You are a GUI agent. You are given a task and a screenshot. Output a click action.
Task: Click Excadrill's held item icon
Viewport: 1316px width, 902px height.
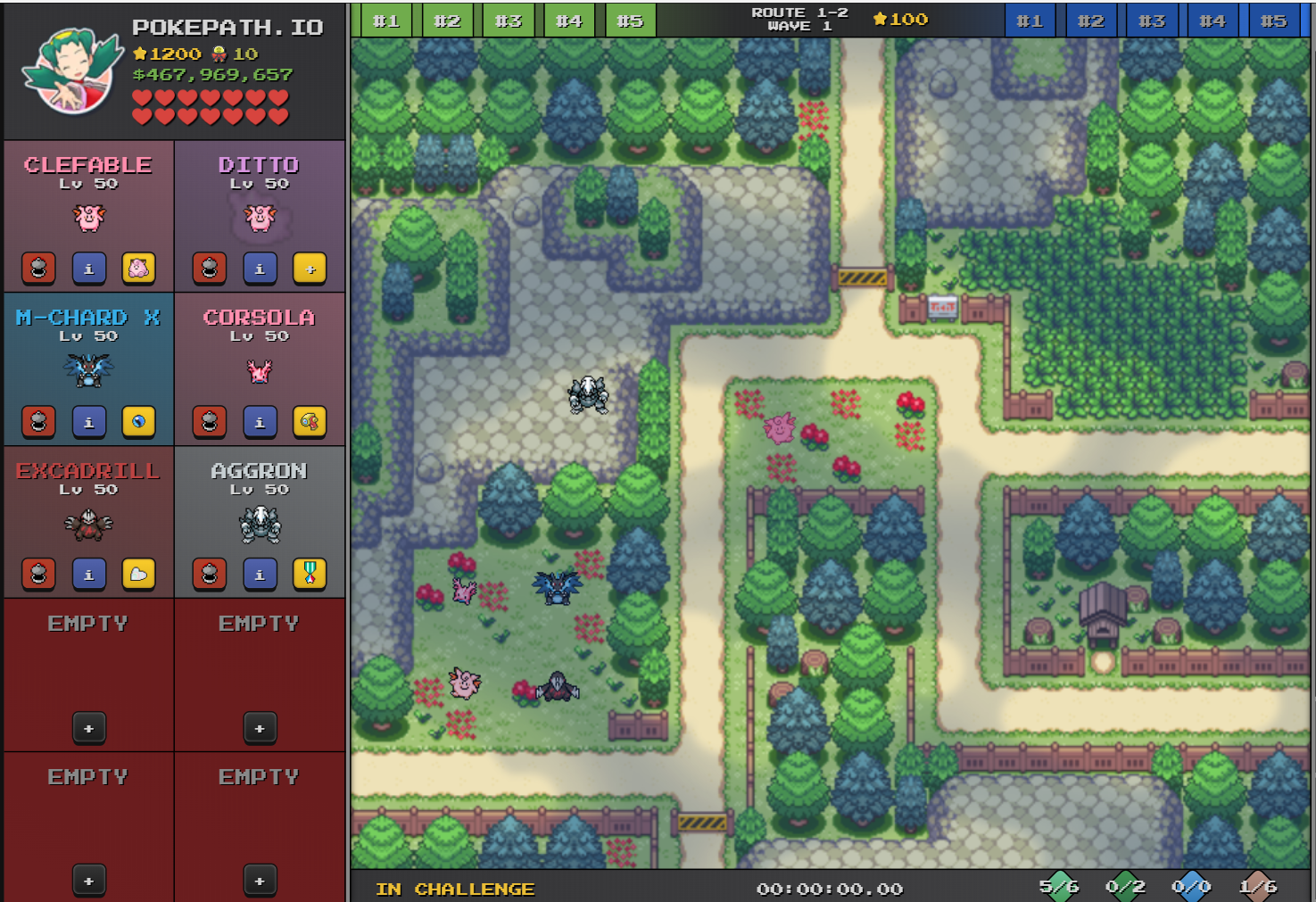[x=138, y=574]
